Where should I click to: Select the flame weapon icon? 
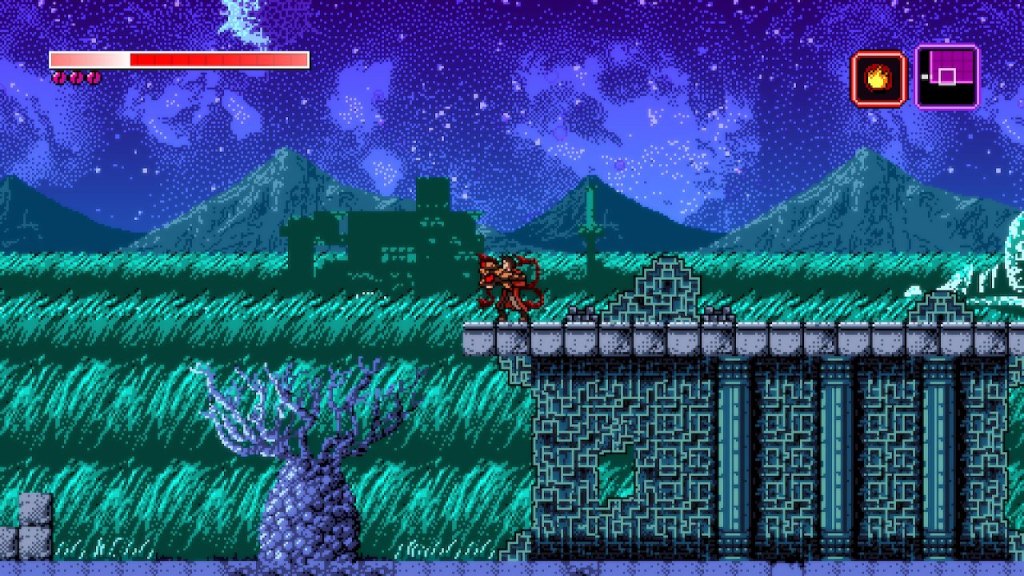(x=877, y=77)
